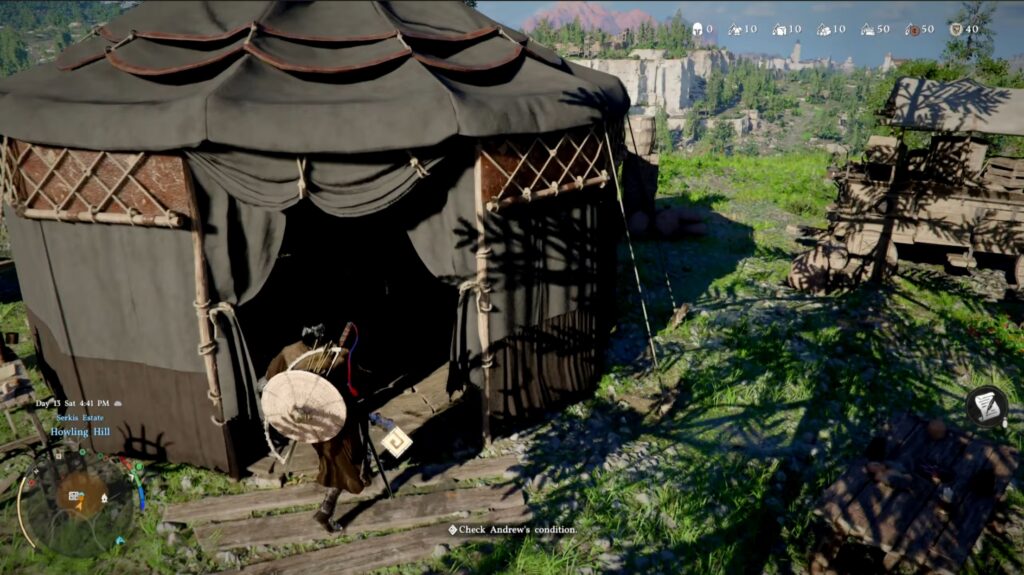Click the helmet icon in the resource bar

(697, 29)
